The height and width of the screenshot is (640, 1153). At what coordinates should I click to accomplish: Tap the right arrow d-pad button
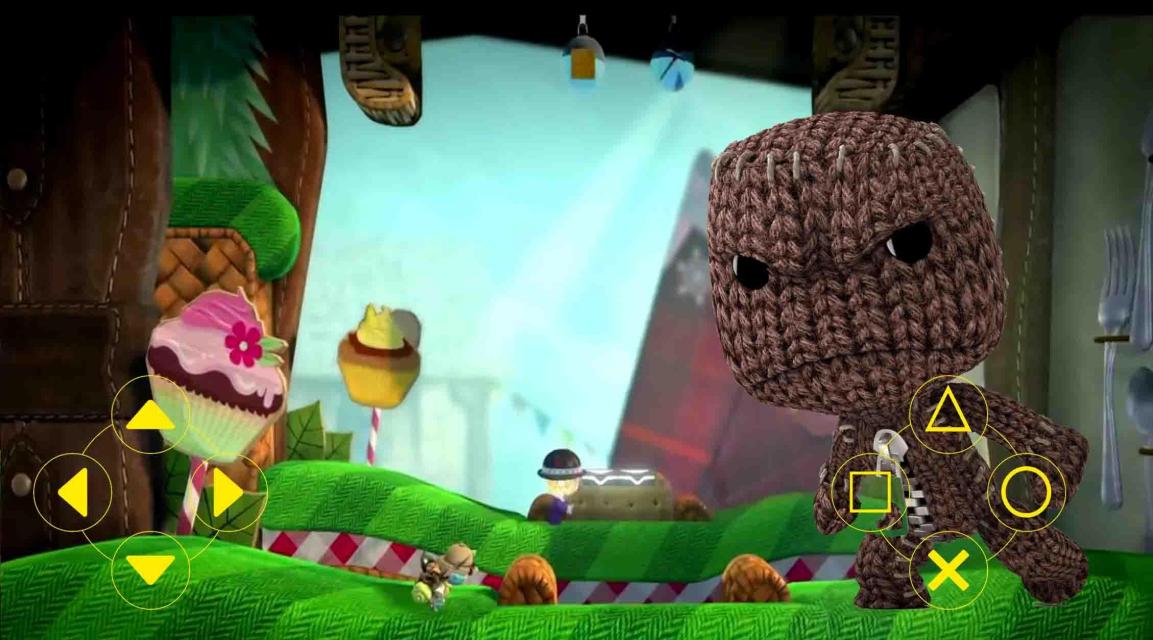coord(228,492)
